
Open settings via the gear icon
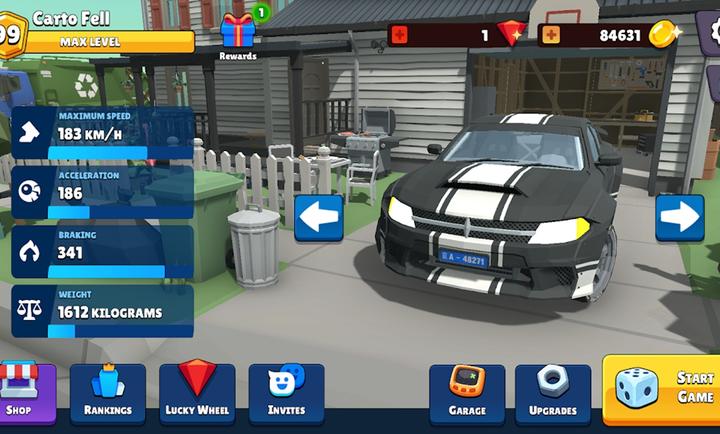click(x=711, y=30)
